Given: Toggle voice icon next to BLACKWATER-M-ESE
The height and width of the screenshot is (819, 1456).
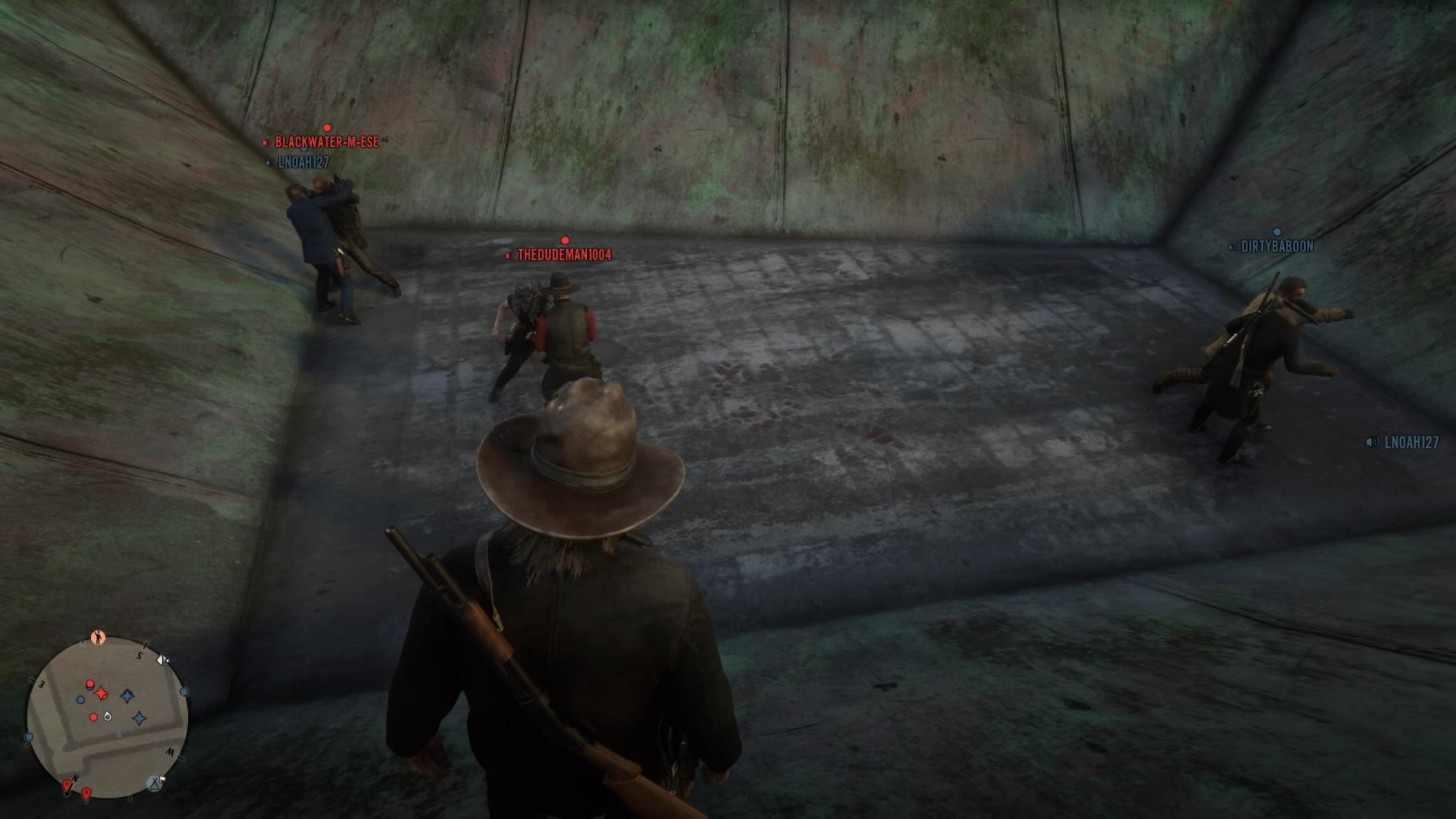Looking at the screenshot, I should [x=267, y=140].
